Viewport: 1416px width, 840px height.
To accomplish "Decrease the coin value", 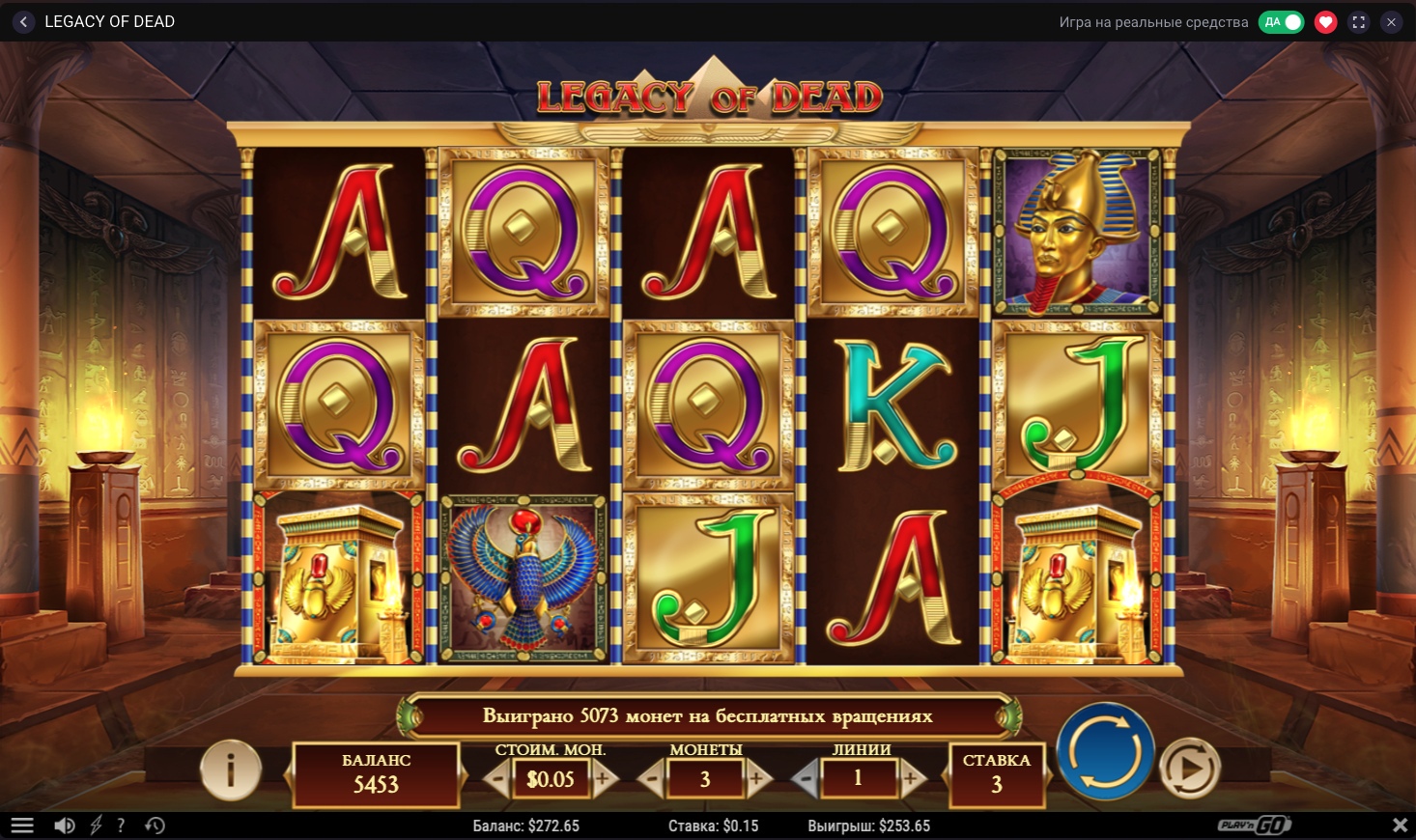I will [498, 778].
